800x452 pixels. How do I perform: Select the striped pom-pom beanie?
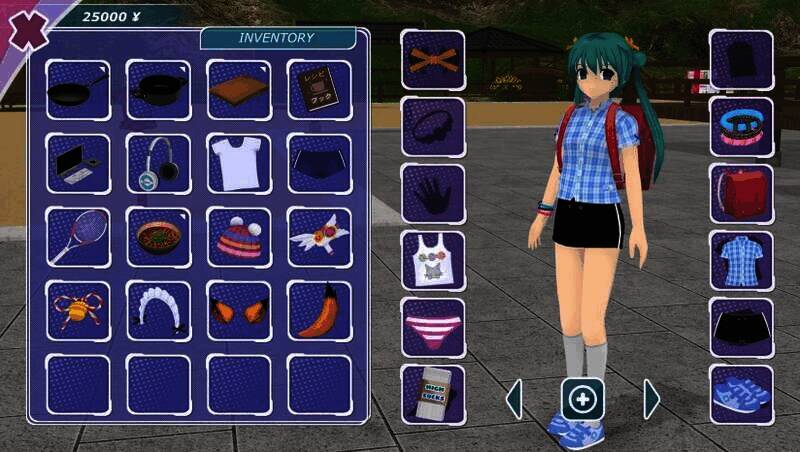click(239, 237)
